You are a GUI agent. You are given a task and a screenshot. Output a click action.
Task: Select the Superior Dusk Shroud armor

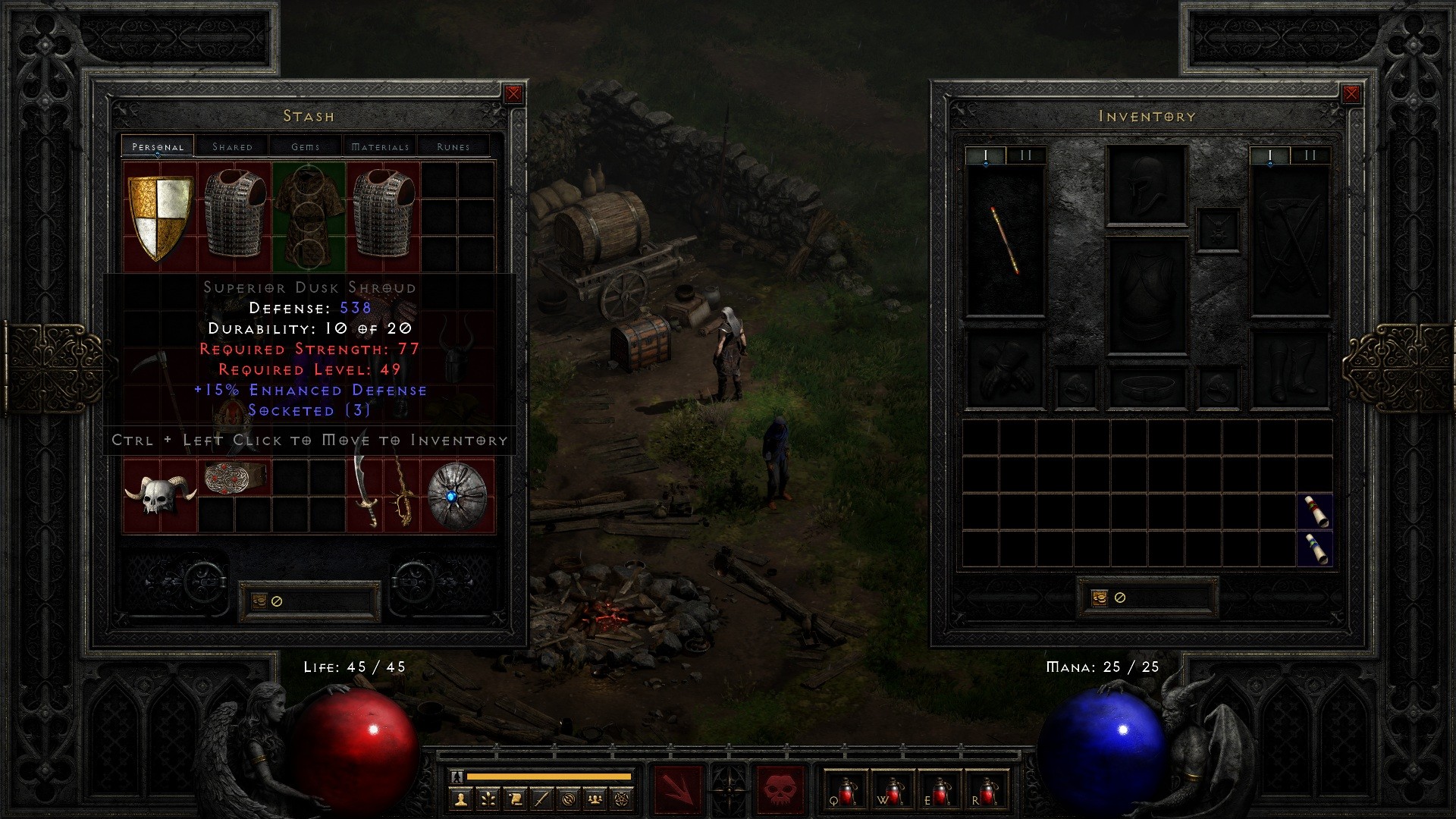pos(308,217)
